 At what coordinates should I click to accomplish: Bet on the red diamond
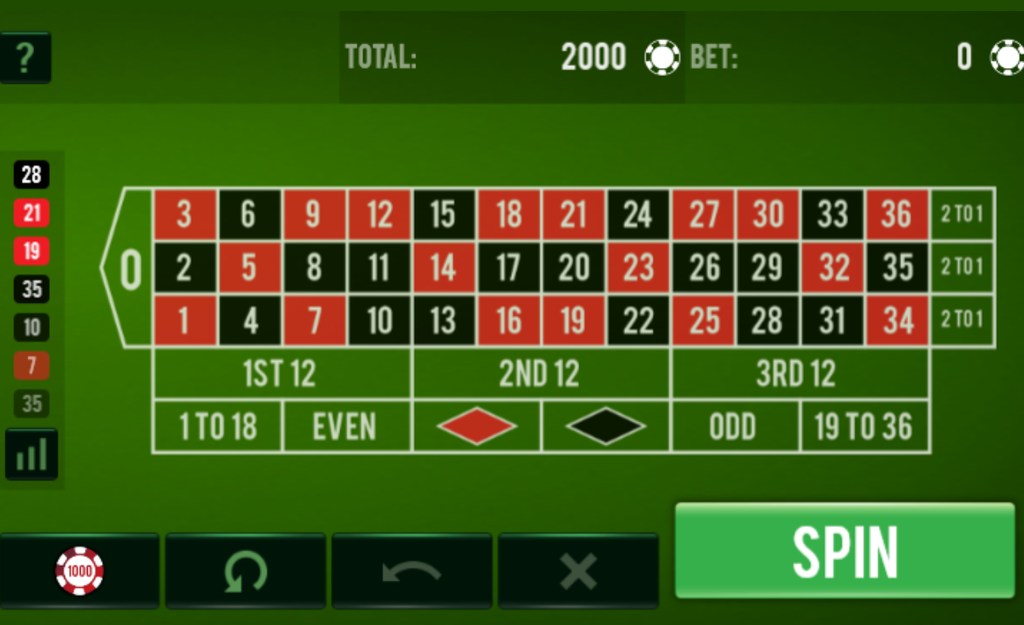(476, 427)
